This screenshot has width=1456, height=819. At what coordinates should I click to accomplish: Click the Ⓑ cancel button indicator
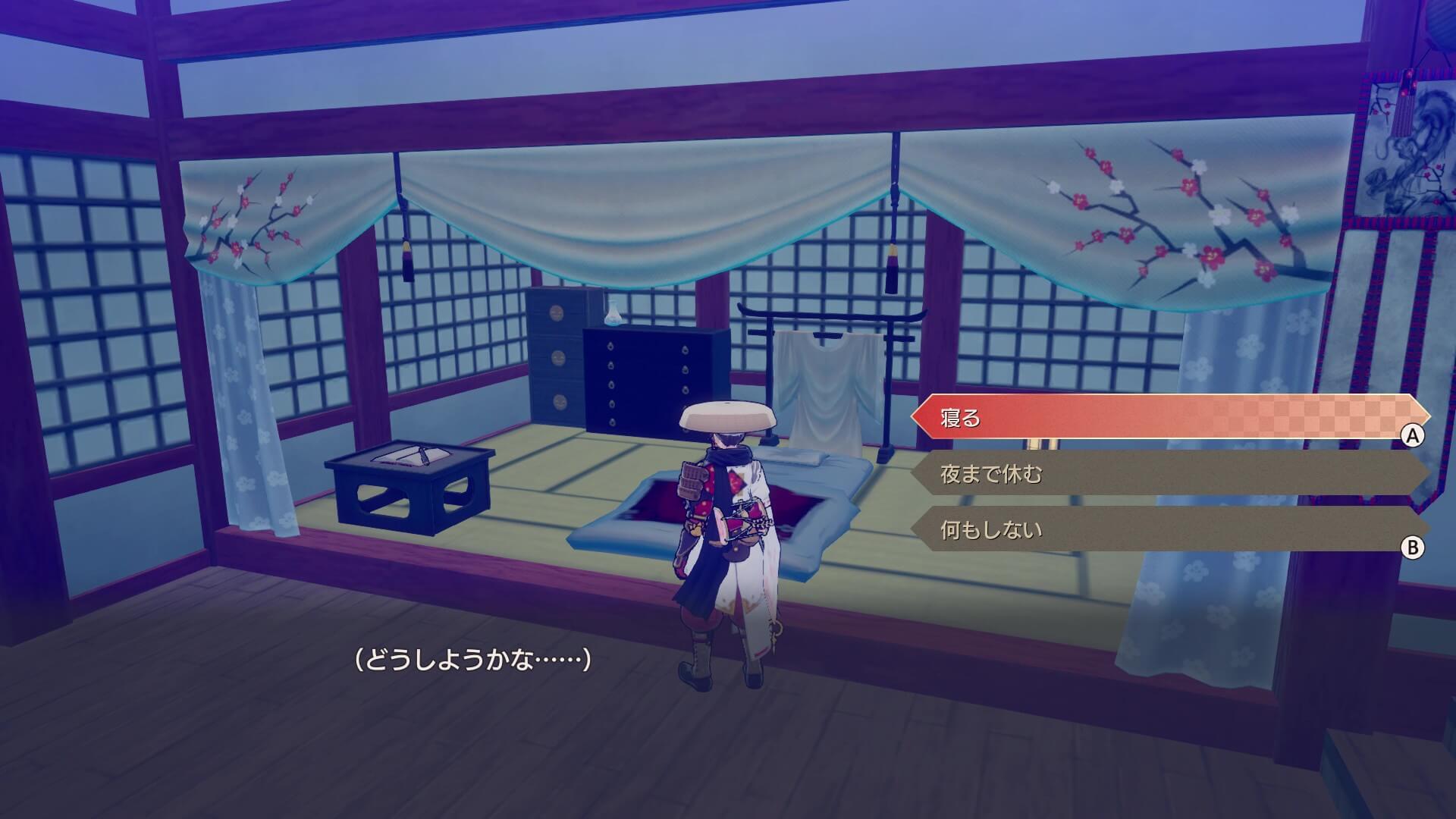point(1413,548)
